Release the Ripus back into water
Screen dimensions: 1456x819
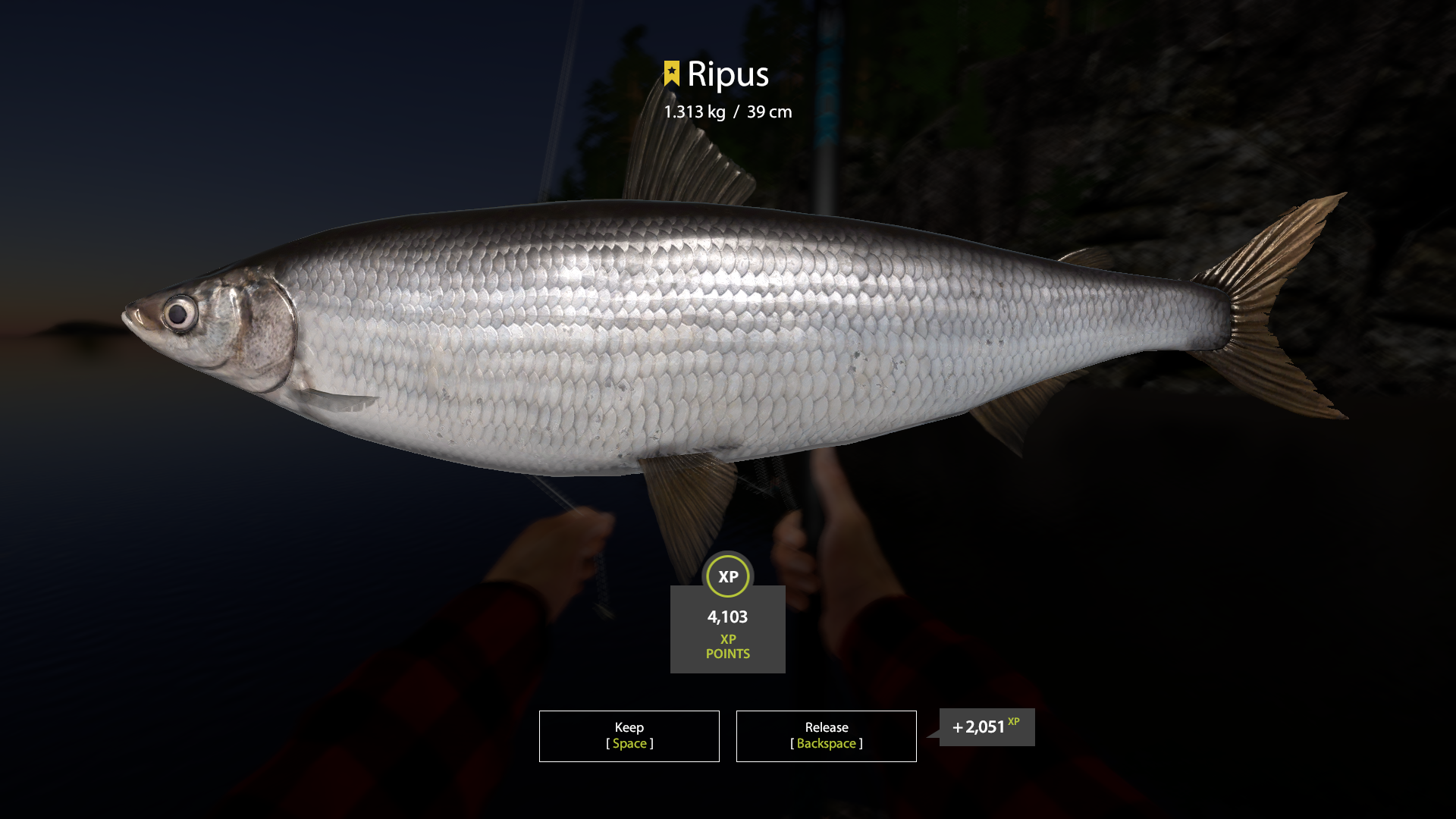click(x=826, y=736)
